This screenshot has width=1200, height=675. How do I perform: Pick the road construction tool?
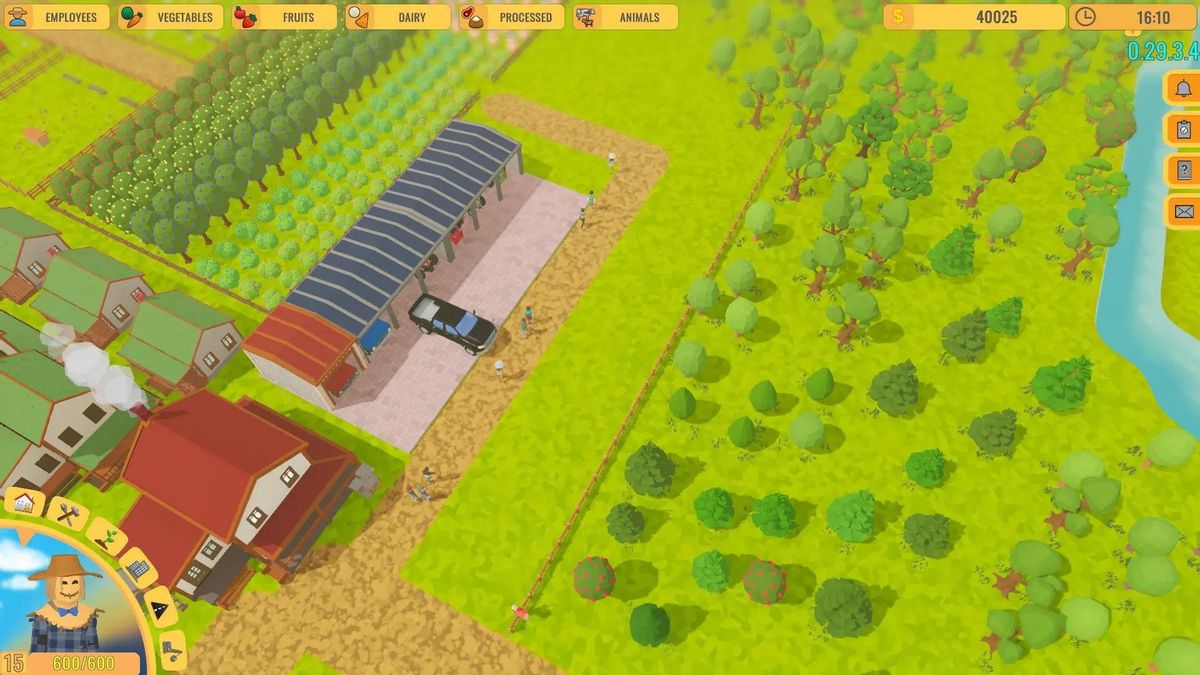point(160,606)
